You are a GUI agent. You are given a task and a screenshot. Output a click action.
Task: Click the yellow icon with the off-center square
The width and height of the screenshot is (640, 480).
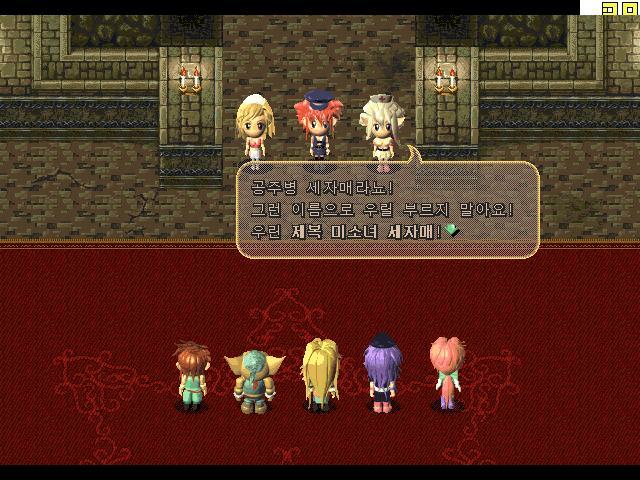[610, 8]
